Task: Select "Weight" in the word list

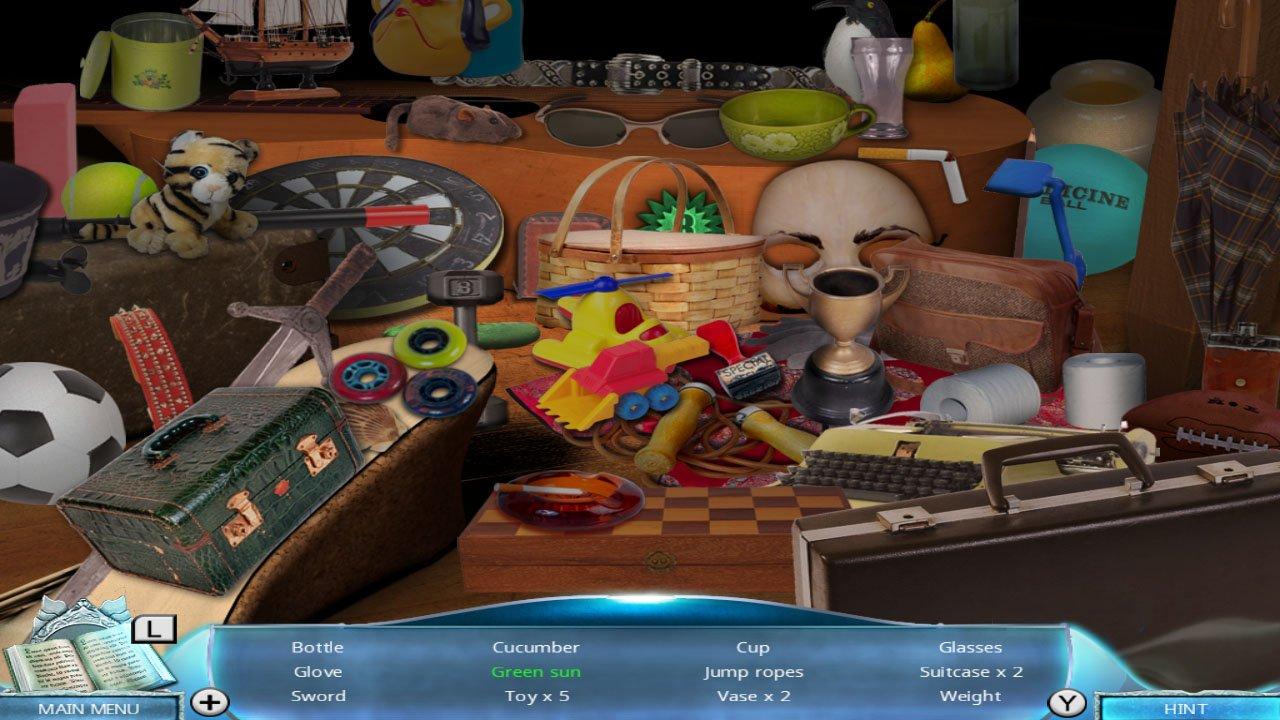Action: tap(973, 696)
